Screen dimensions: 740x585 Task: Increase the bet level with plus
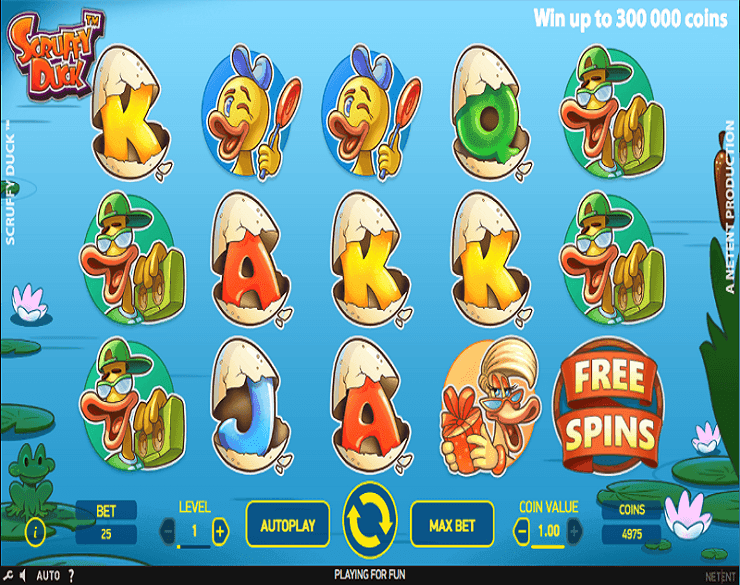[x=220, y=531]
